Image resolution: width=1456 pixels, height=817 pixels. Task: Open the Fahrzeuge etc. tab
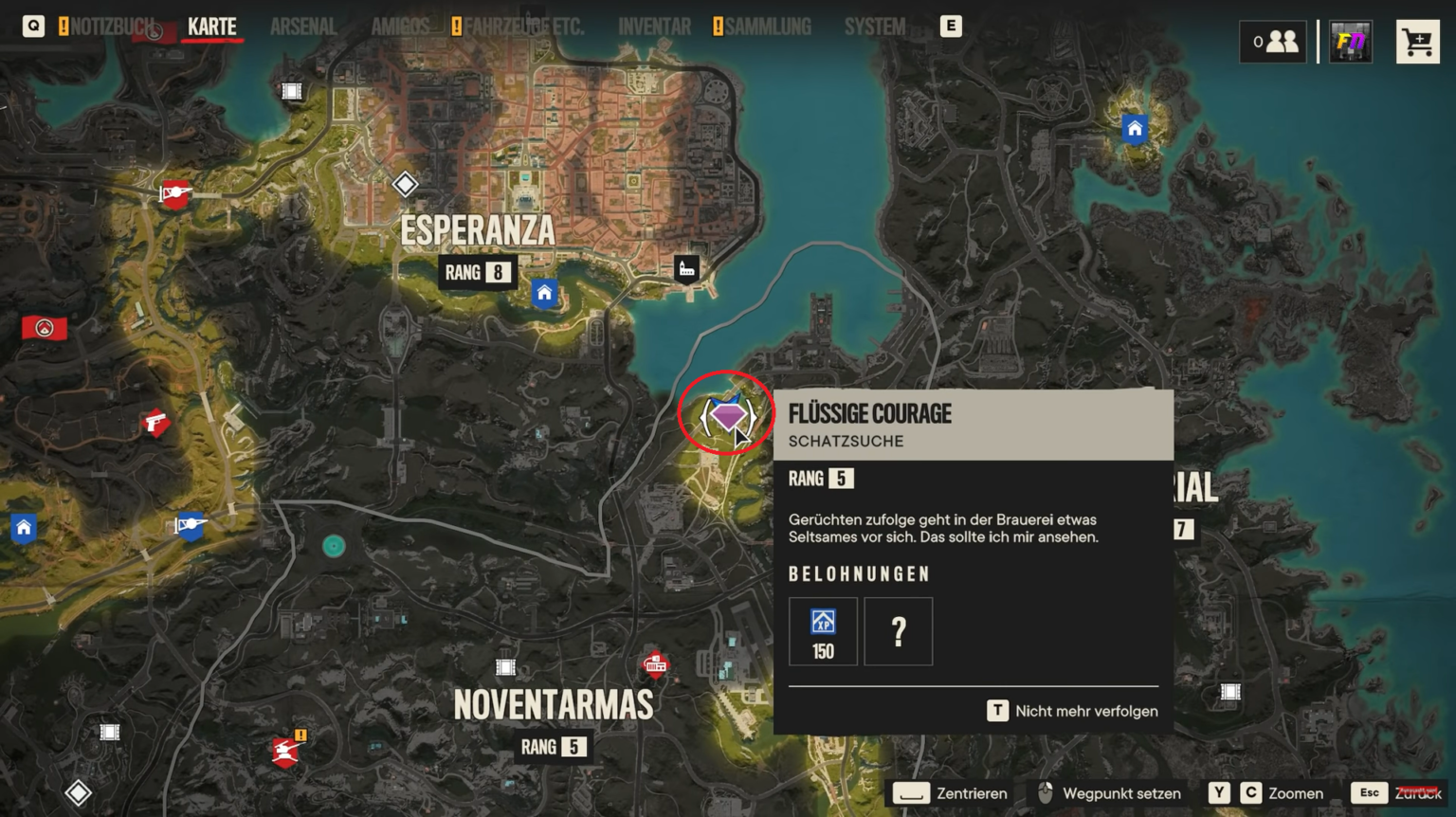tap(523, 27)
